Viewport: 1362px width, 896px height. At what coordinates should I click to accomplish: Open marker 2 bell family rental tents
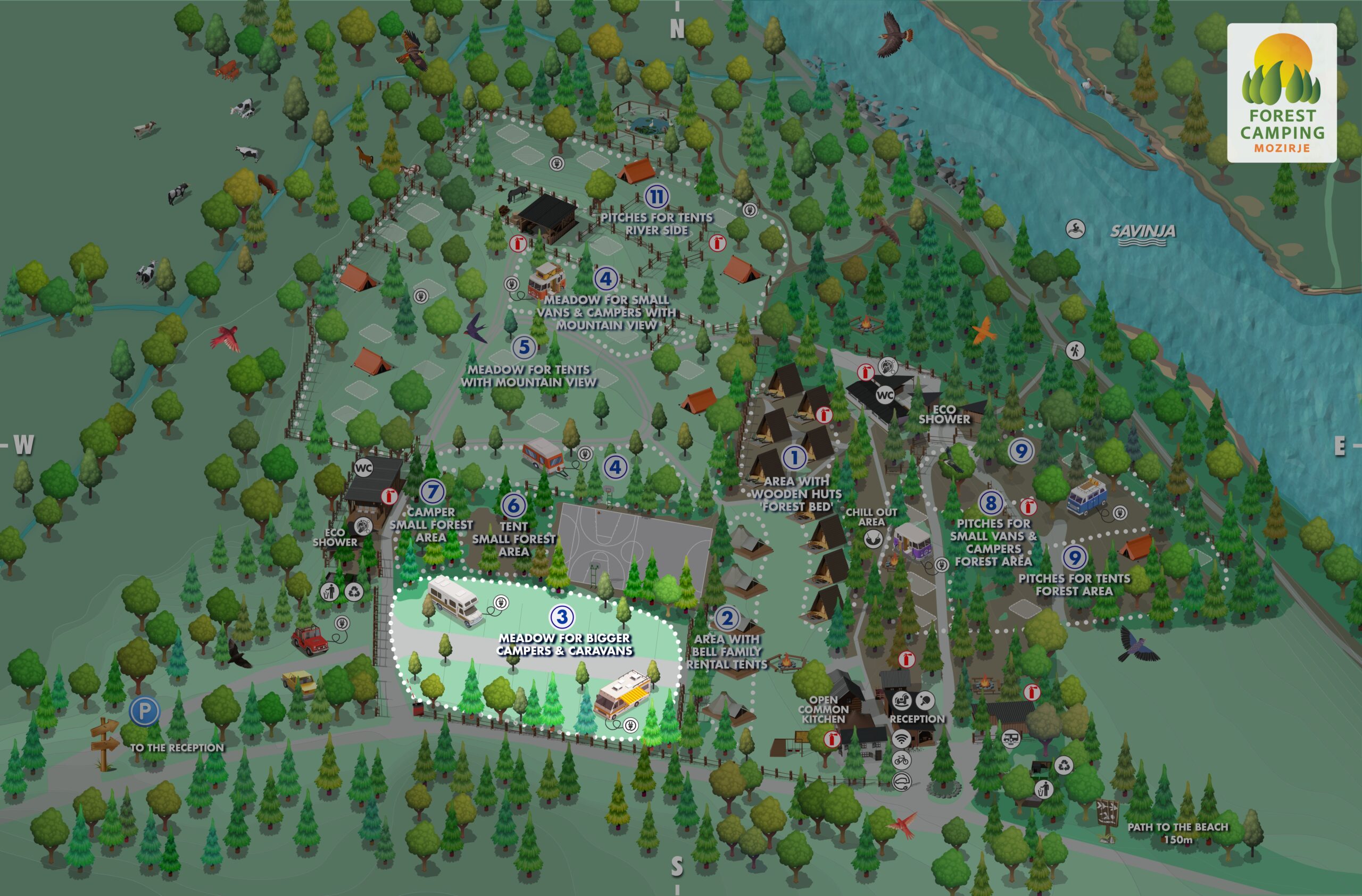coord(727,618)
